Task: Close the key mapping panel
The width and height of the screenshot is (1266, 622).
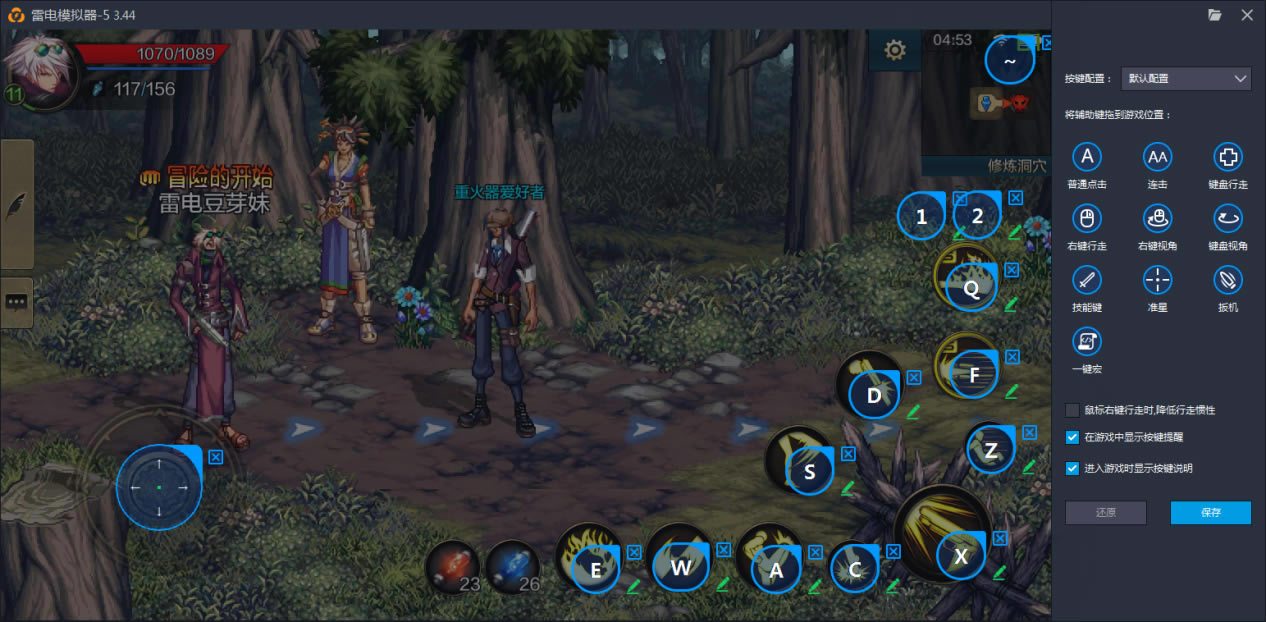Action: point(1246,15)
